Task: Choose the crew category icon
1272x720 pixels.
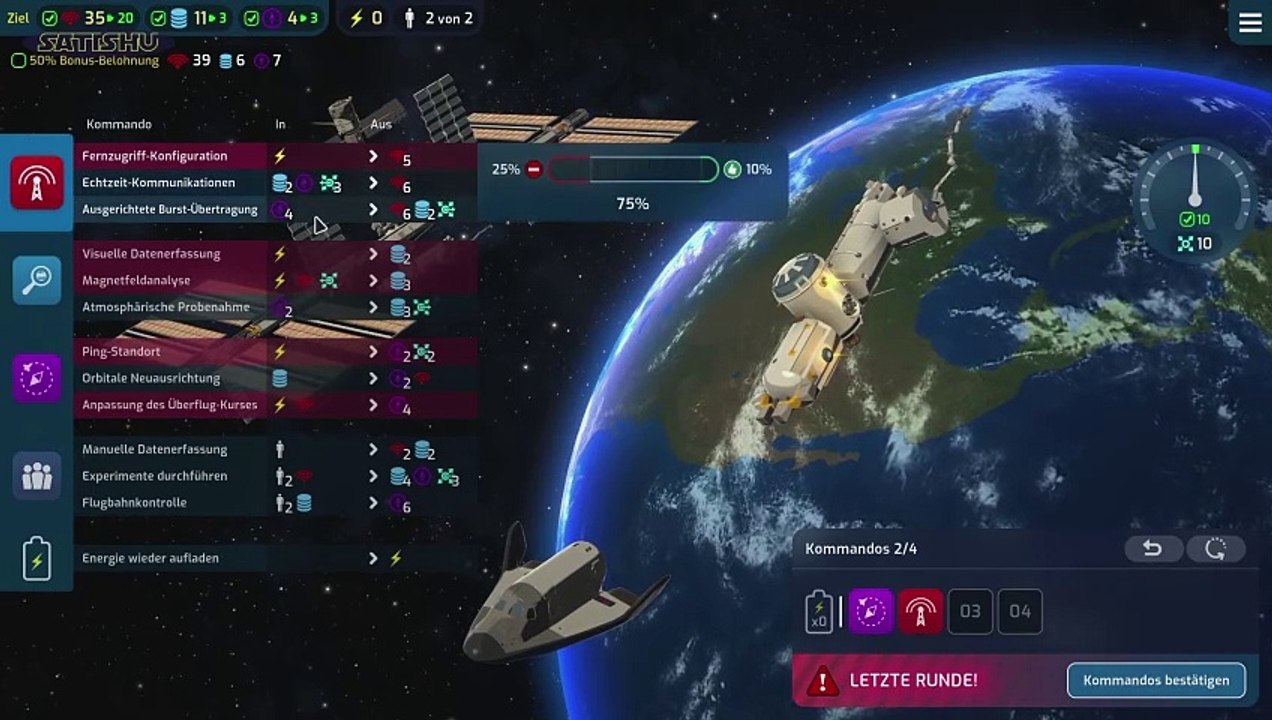Action: (37, 476)
